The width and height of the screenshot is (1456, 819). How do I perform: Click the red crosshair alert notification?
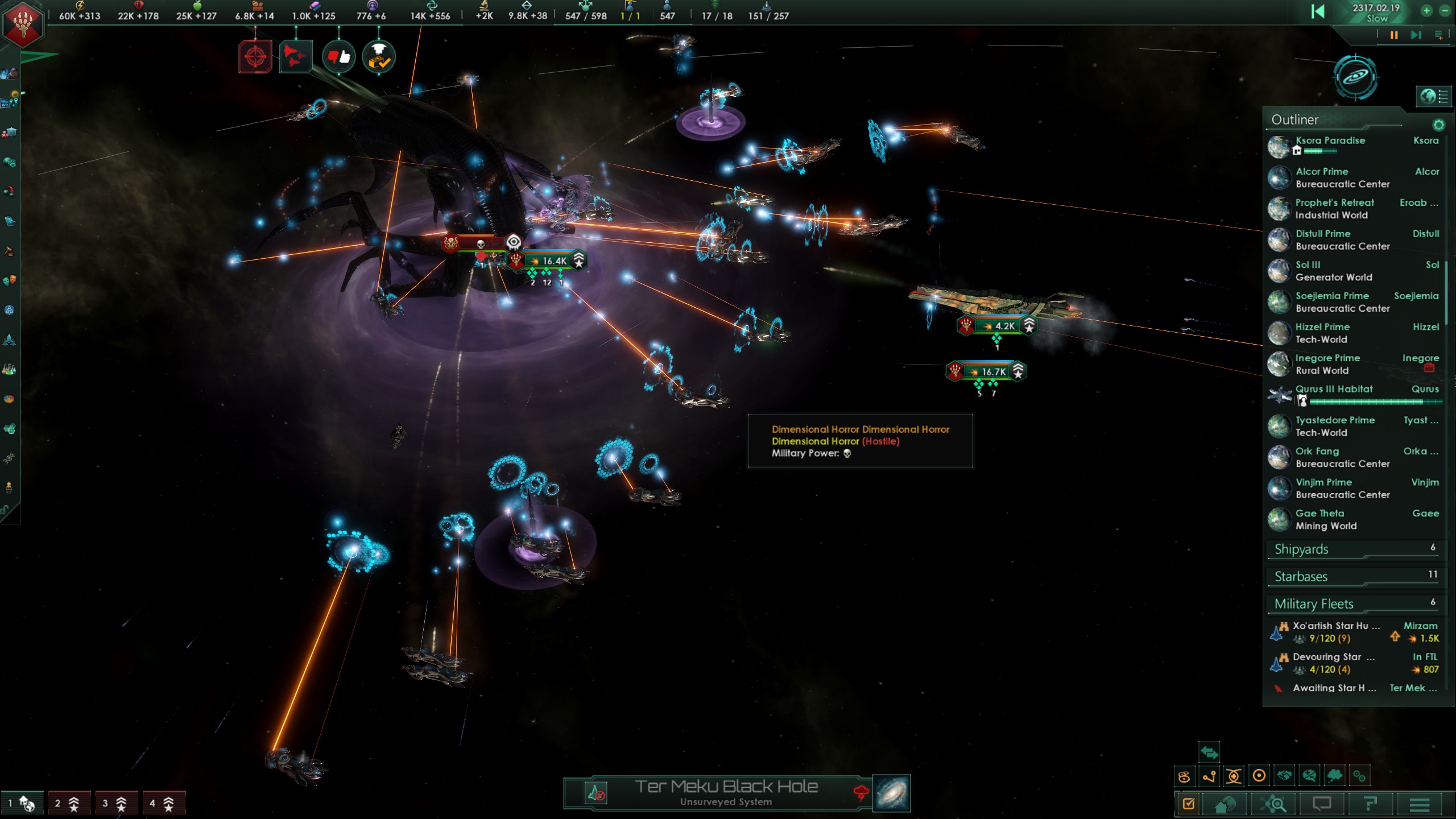(x=255, y=57)
